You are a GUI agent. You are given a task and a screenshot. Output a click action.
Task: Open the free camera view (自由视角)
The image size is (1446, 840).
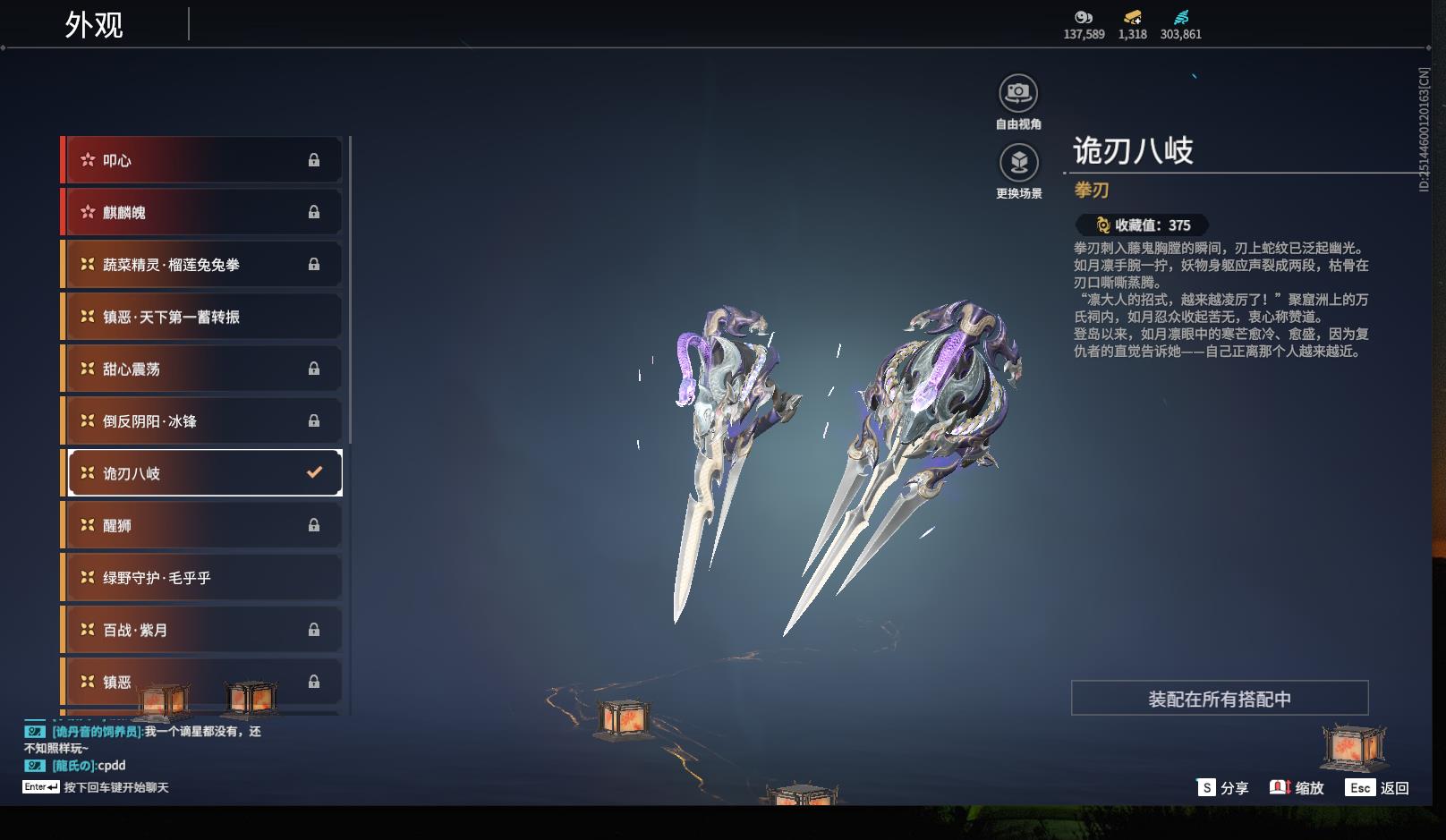[x=1018, y=93]
